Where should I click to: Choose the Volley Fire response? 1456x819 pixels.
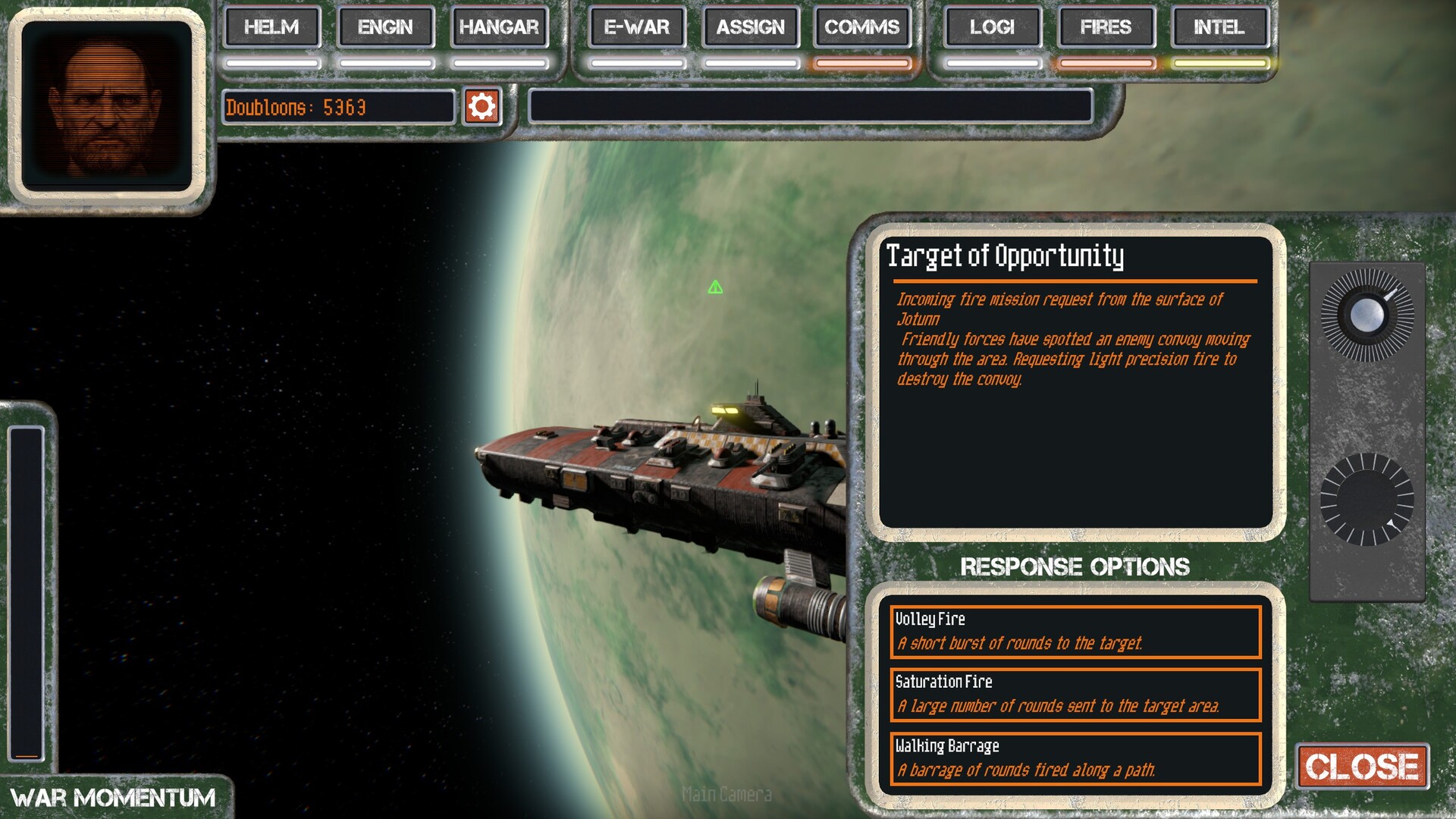(x=1075, y=632)
